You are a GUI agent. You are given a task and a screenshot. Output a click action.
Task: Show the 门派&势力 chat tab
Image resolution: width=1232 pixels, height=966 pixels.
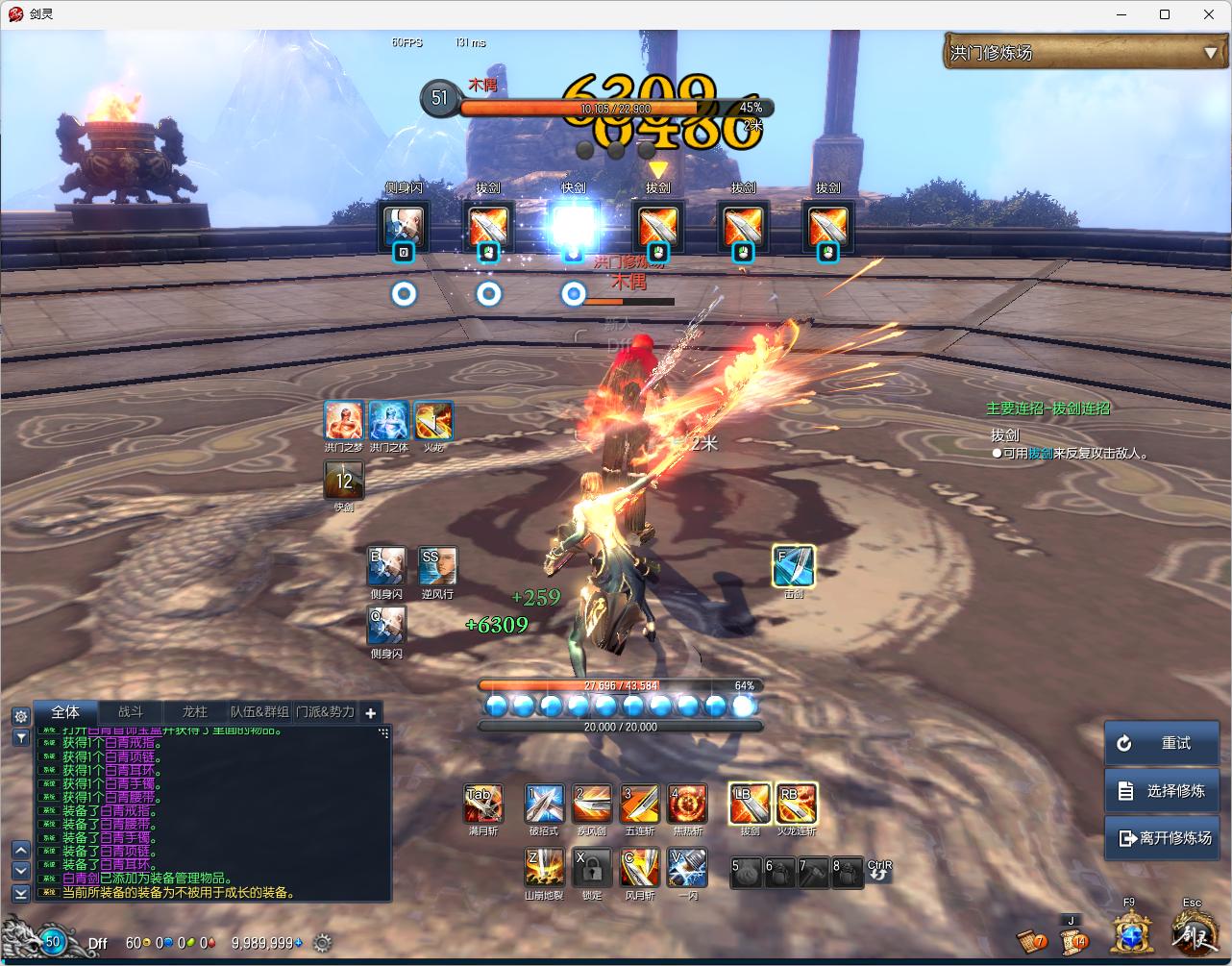[x=325, y=712]
